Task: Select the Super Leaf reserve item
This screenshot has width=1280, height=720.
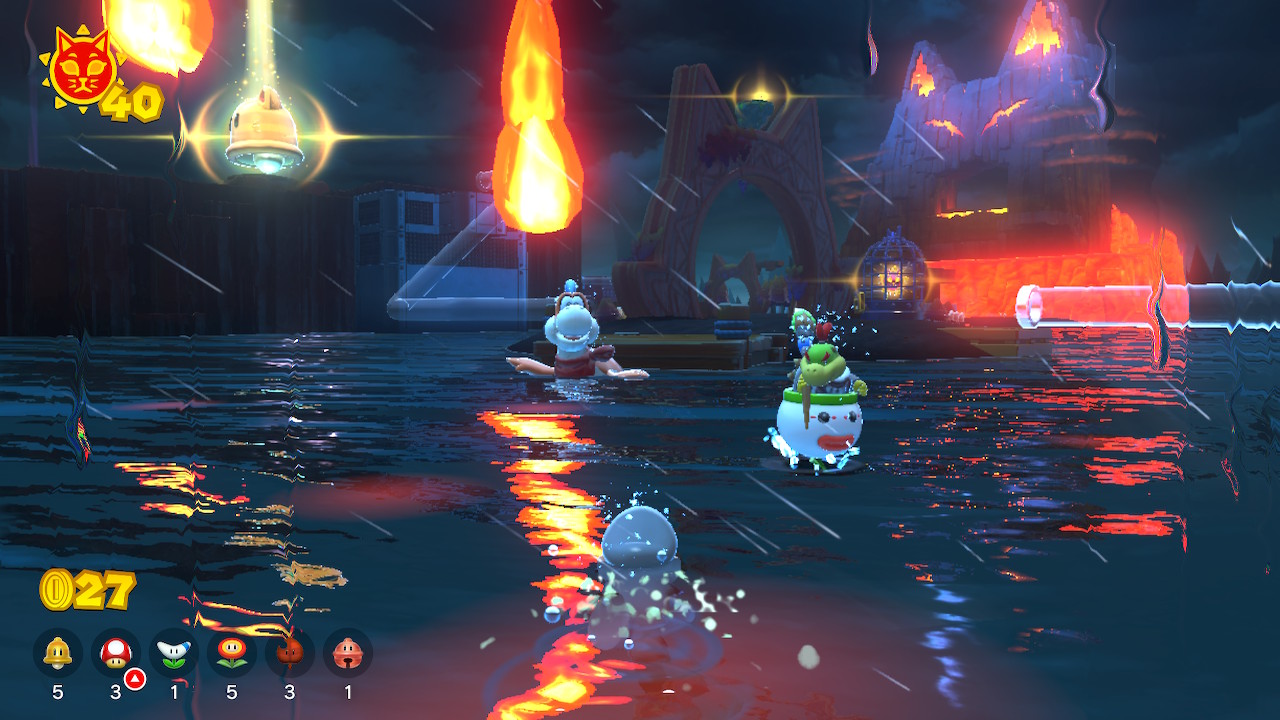Action: [x=289, y=653]
